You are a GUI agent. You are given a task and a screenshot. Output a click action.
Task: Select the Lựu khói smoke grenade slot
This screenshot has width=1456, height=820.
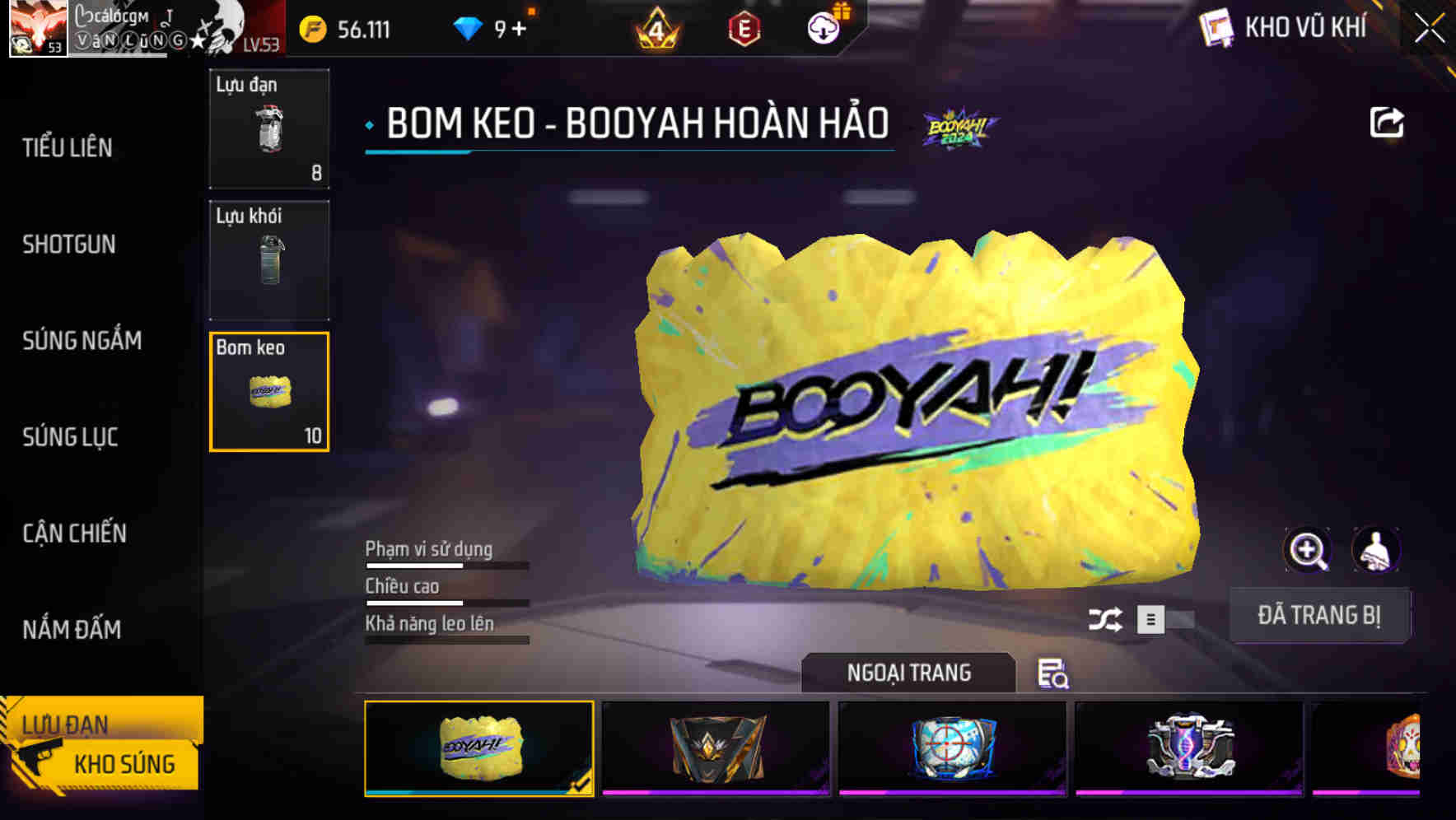click(268, 261)
